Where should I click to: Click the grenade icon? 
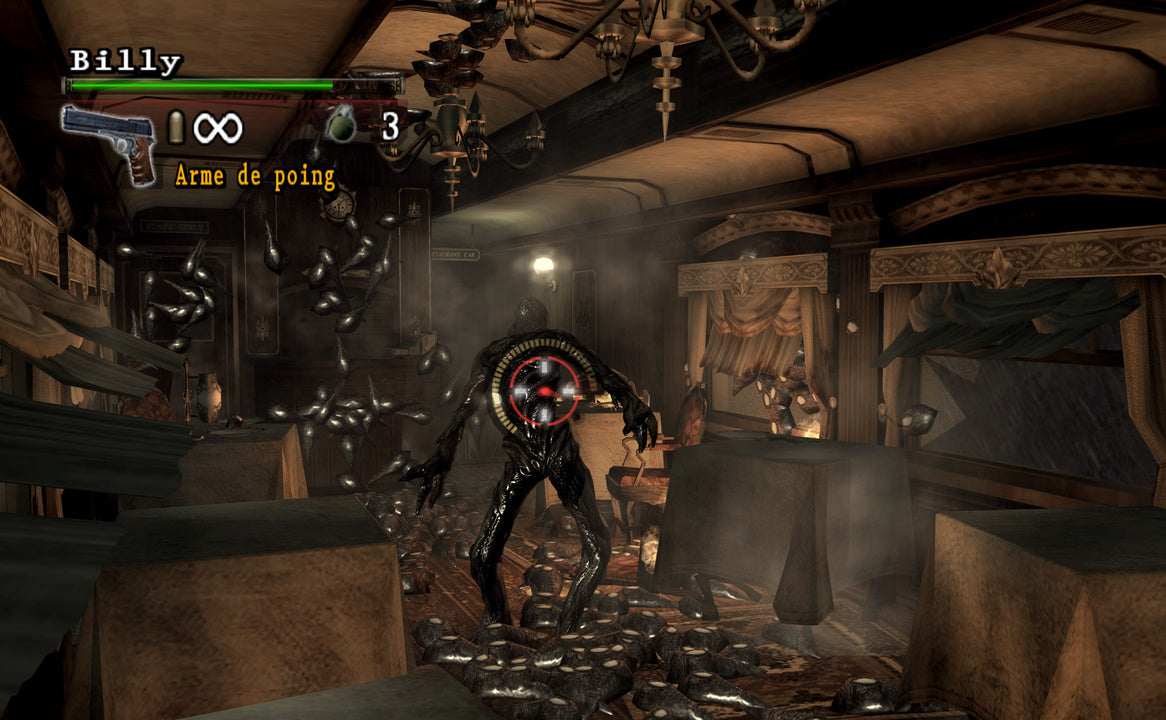[341, 124]
